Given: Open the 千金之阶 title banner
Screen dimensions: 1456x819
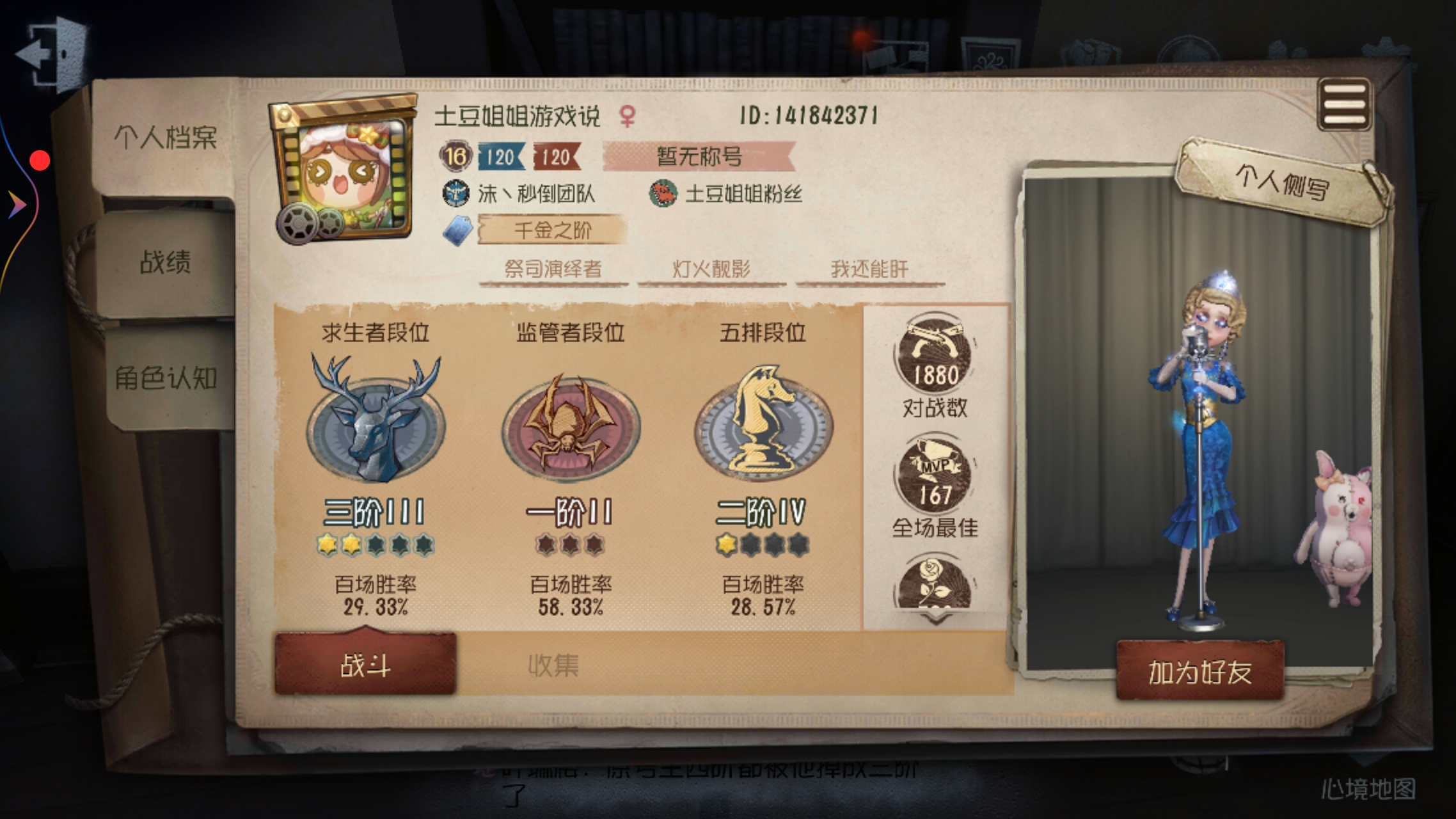Looking at the screenshot, I should (551, 232).
